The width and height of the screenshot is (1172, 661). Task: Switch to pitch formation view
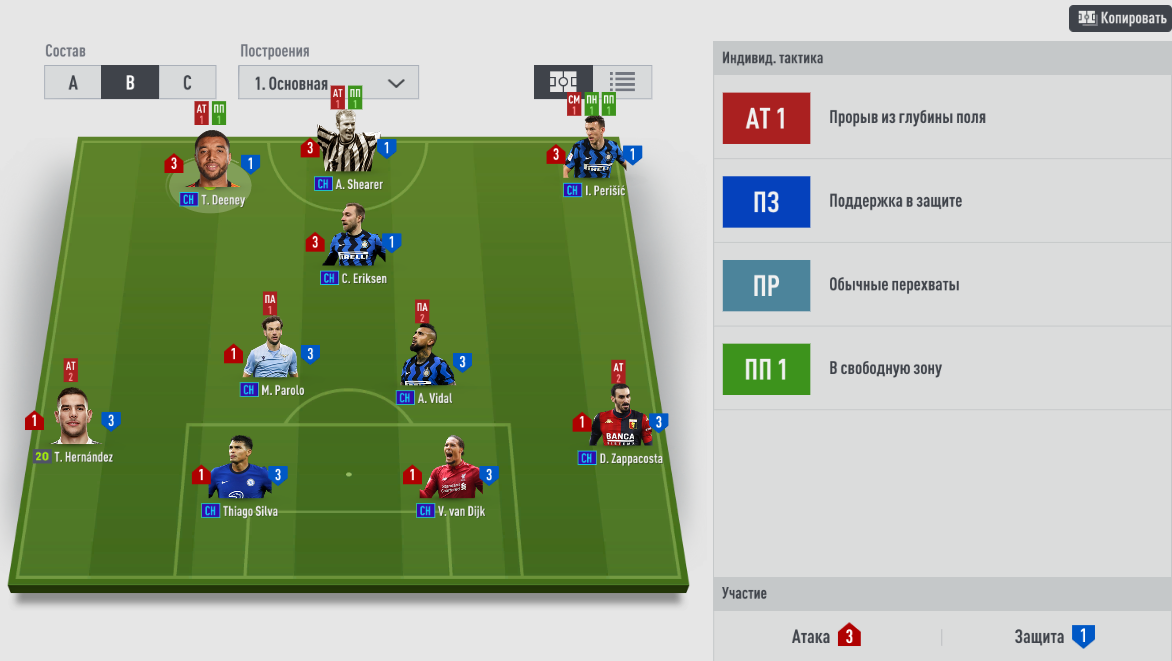563,82
